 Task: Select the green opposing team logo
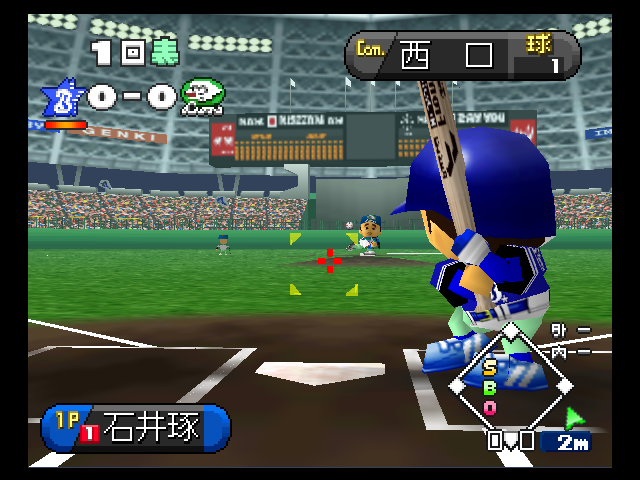click(x=203, y=96)
